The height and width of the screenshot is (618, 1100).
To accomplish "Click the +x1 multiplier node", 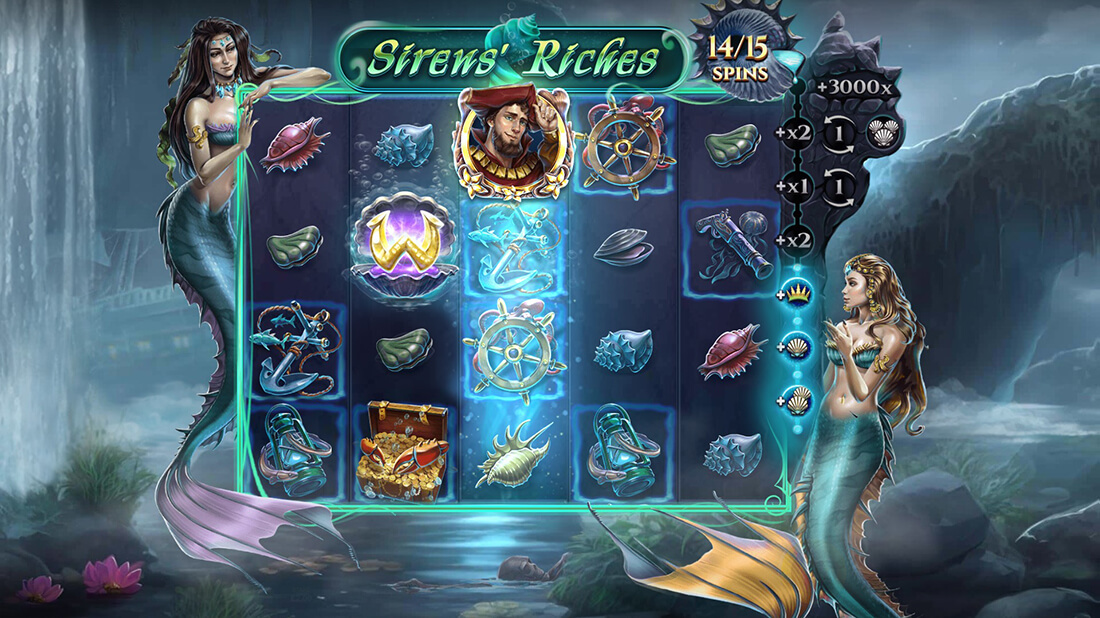I will [797, 186].
